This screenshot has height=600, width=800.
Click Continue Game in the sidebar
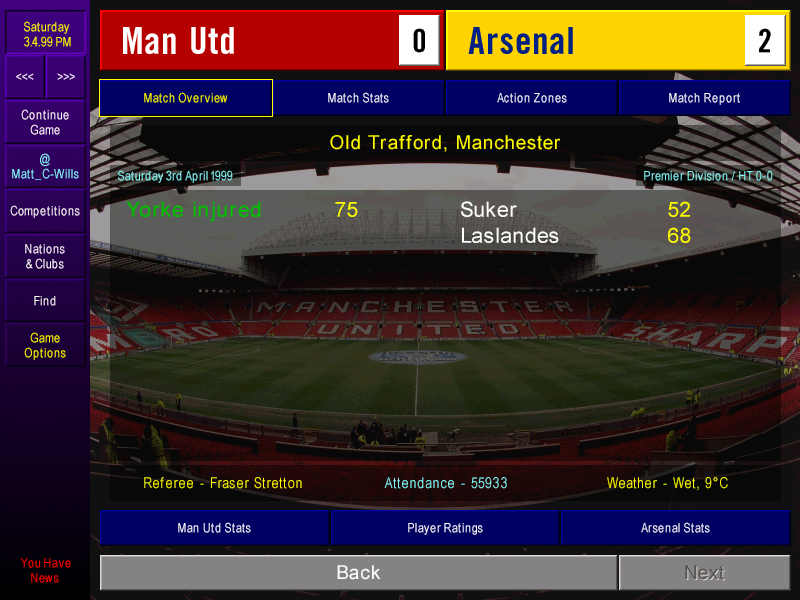[x=45, y=123]
